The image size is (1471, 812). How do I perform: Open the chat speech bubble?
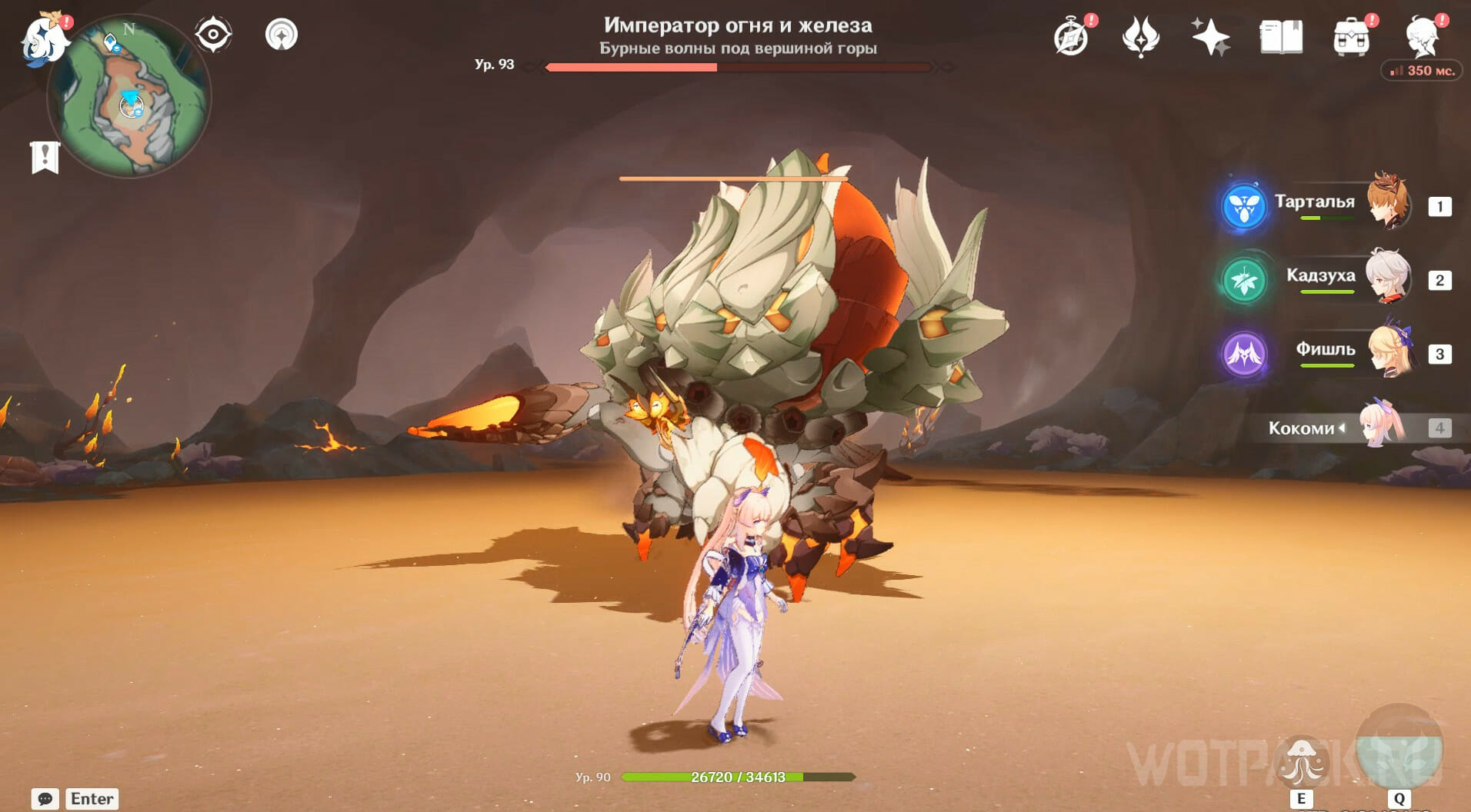[45, 799]
